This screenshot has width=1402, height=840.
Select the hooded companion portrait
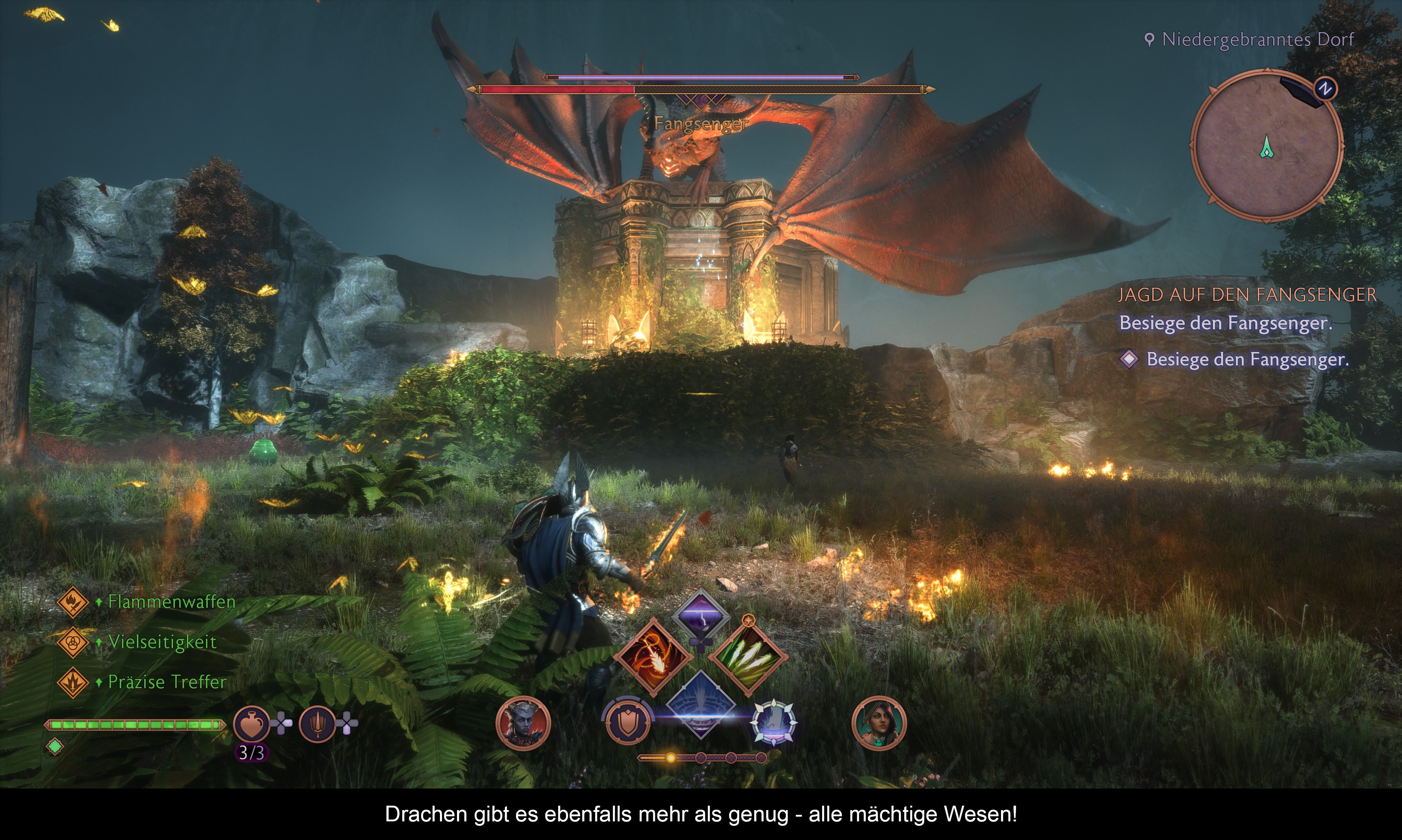(879, 724)
